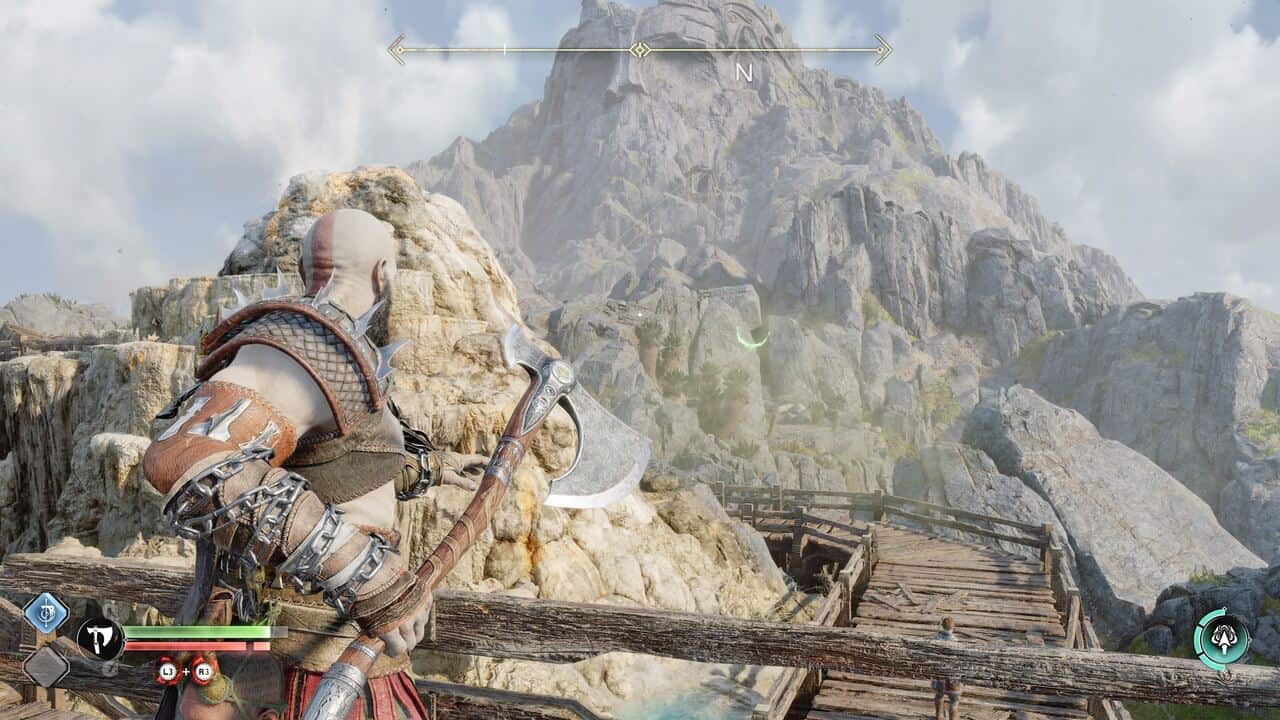The height and width of the screenshot is (720, 1280).
Task: Click the North marker on the compass
Action: (743, 72)
